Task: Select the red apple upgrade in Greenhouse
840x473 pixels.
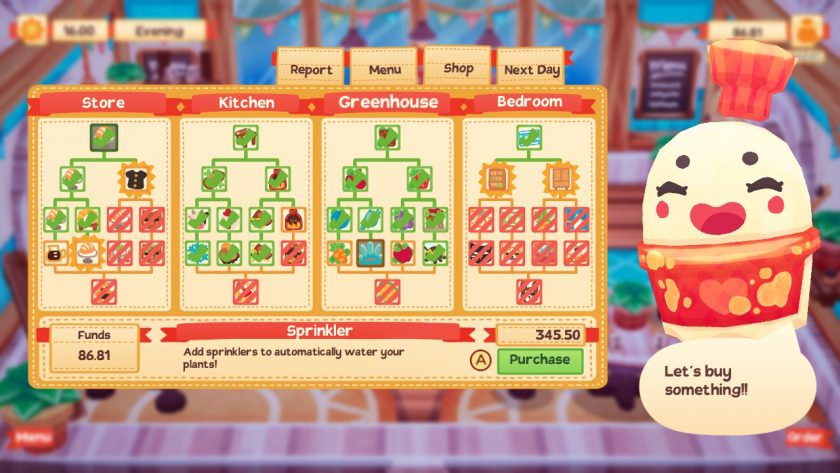Action: point(403,253)
